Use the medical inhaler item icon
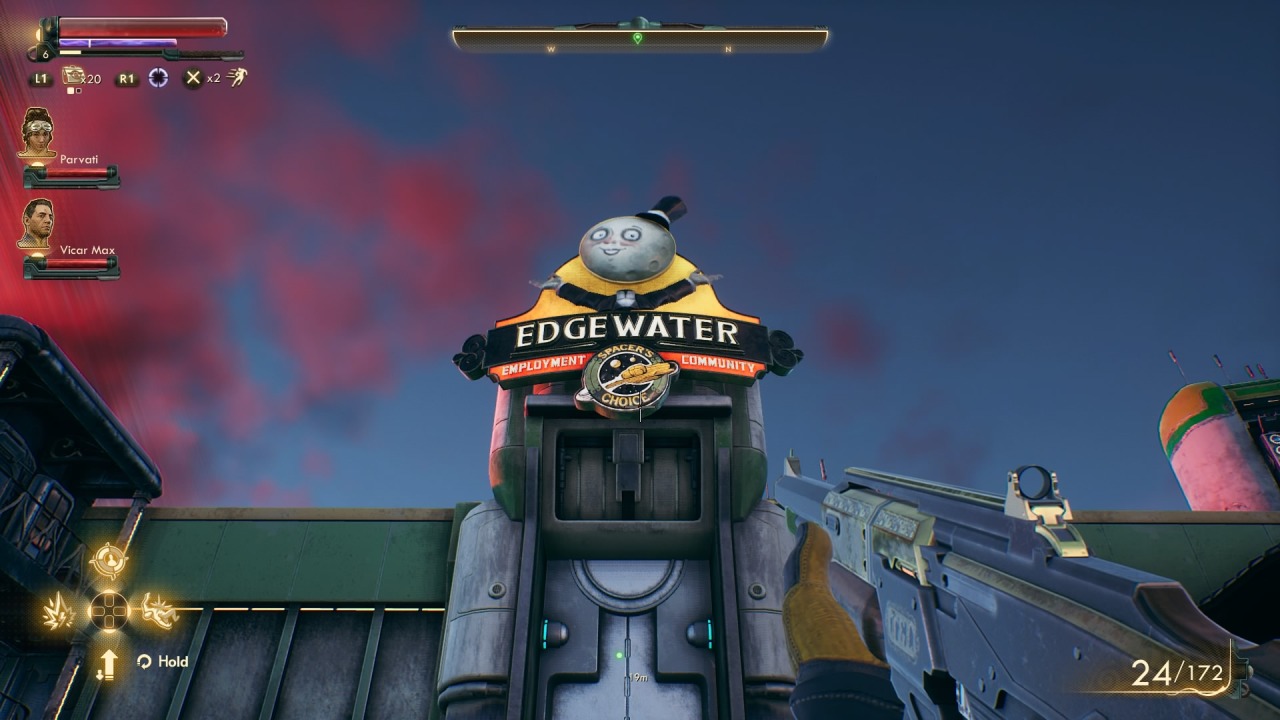This screenshot has height=720, width=1280. coord(73,76)
